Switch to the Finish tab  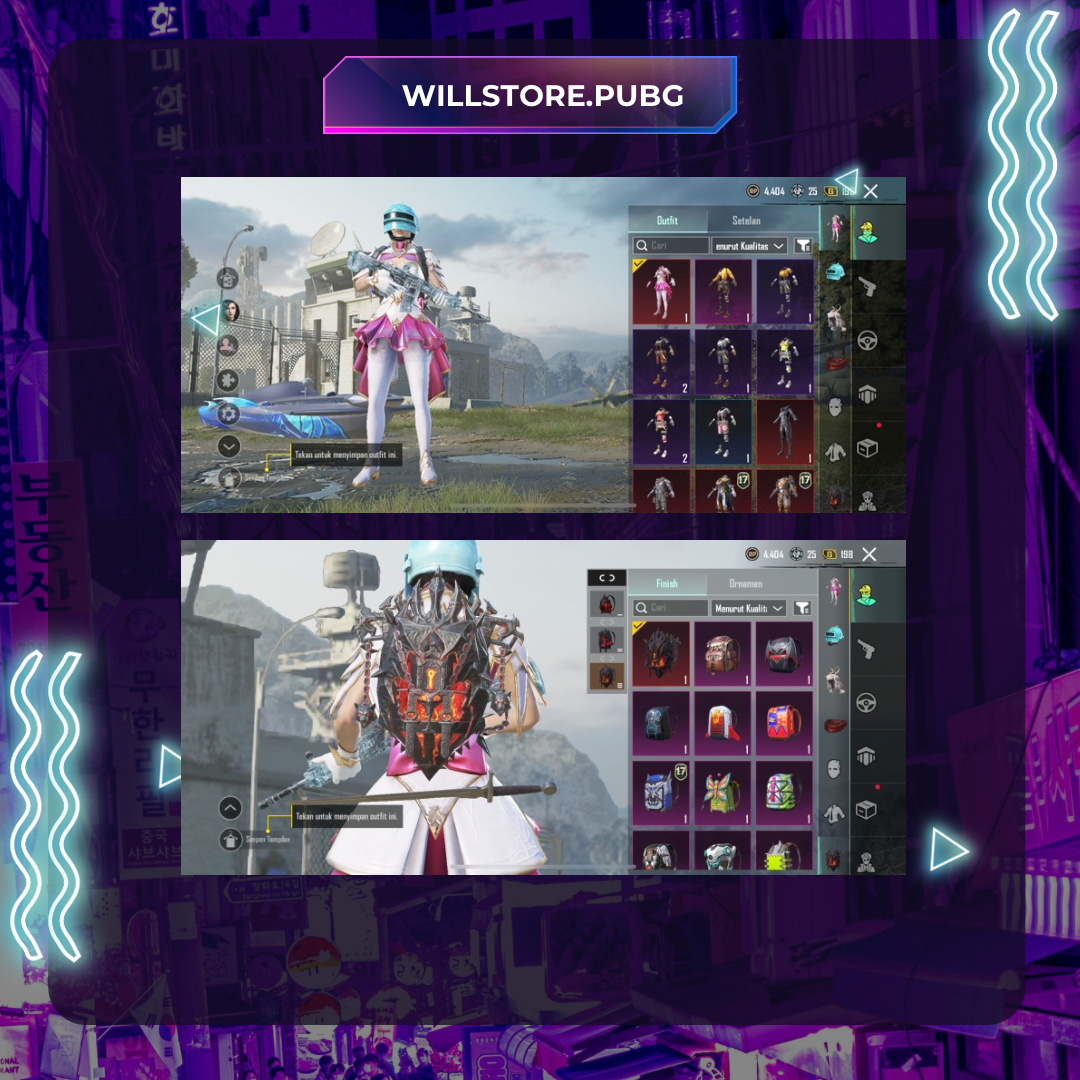[667, 583]
